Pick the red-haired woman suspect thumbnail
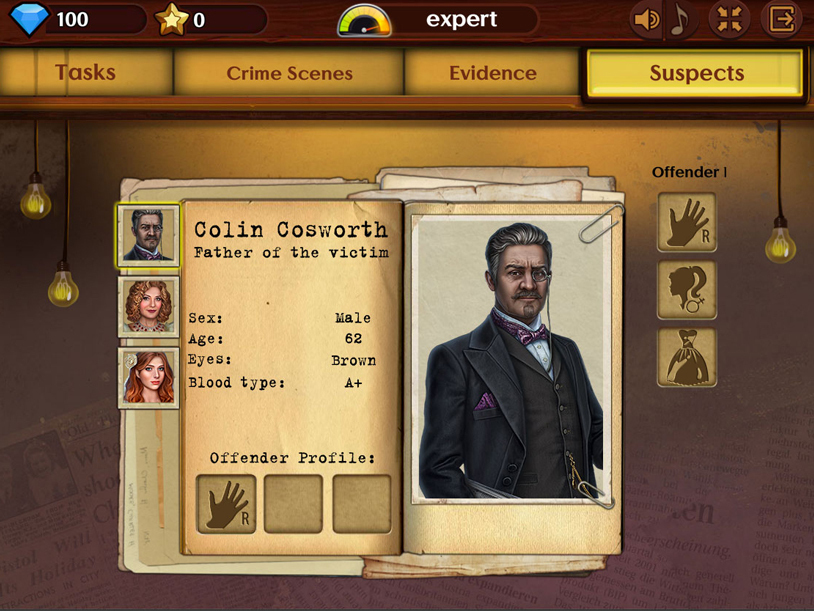This screenshot has height=611, width=814. click(x=148, y=377)
